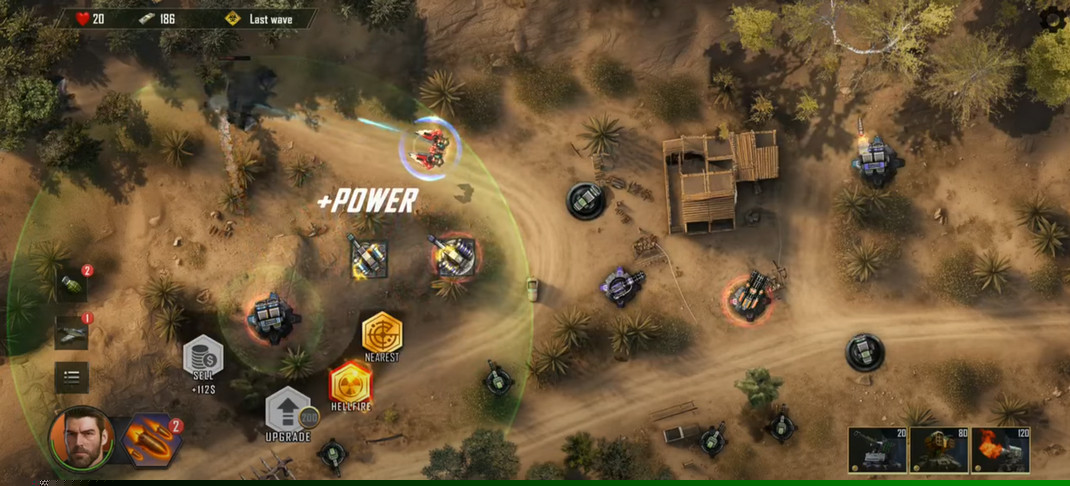The image size is (1070, 486).
Task: Choose the 120-cost flamethrower turret
Action: click(1000, 449)
